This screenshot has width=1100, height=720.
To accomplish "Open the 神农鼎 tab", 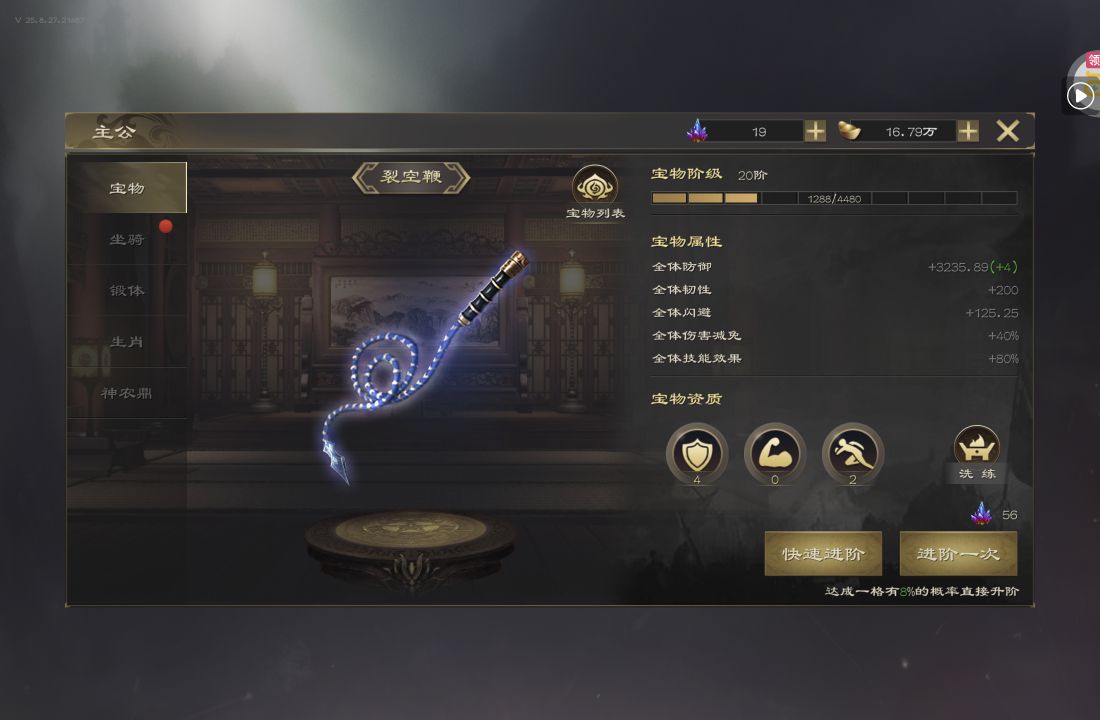I will tap(127, 393).
